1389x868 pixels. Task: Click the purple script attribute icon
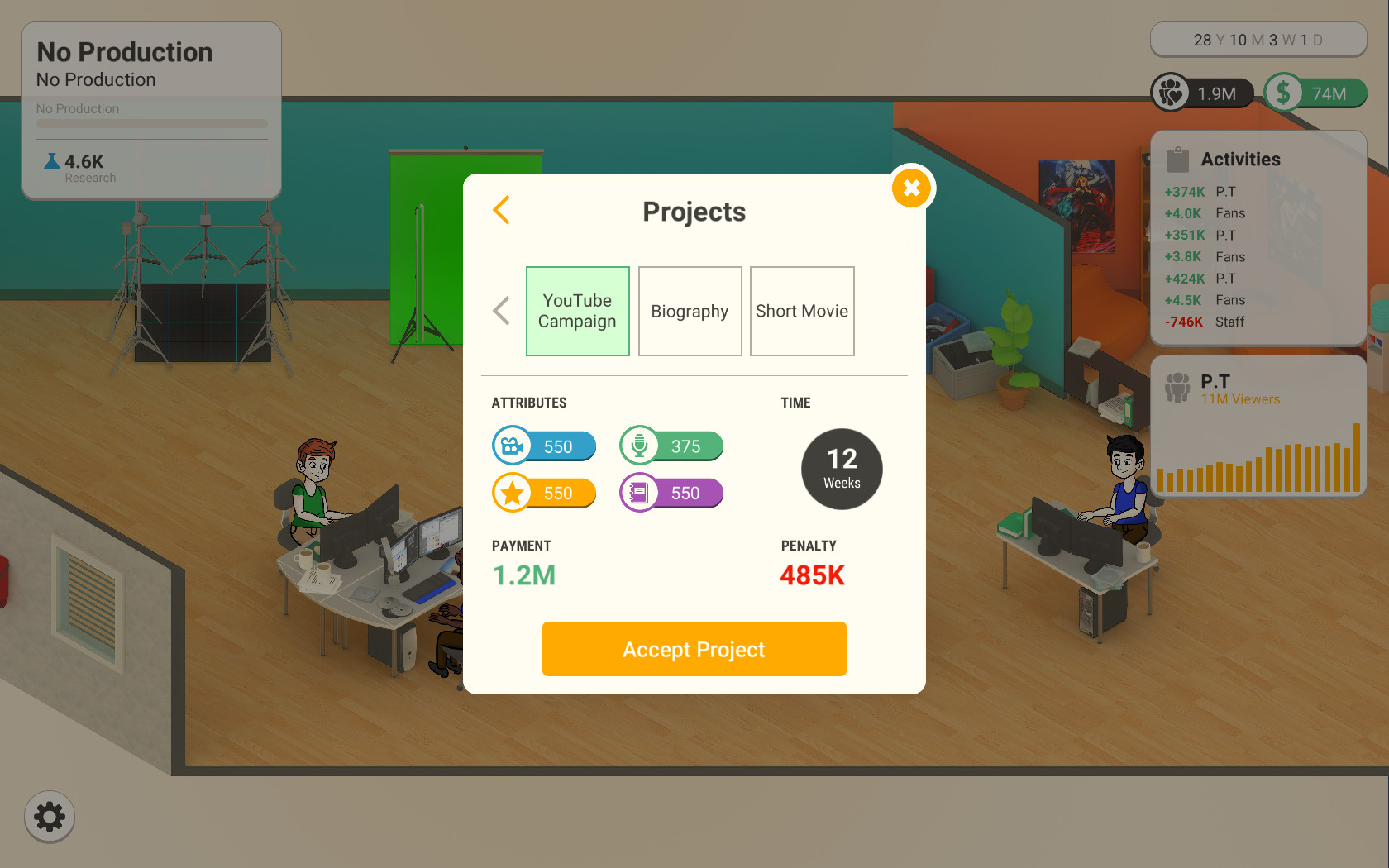tap(638, 493)
